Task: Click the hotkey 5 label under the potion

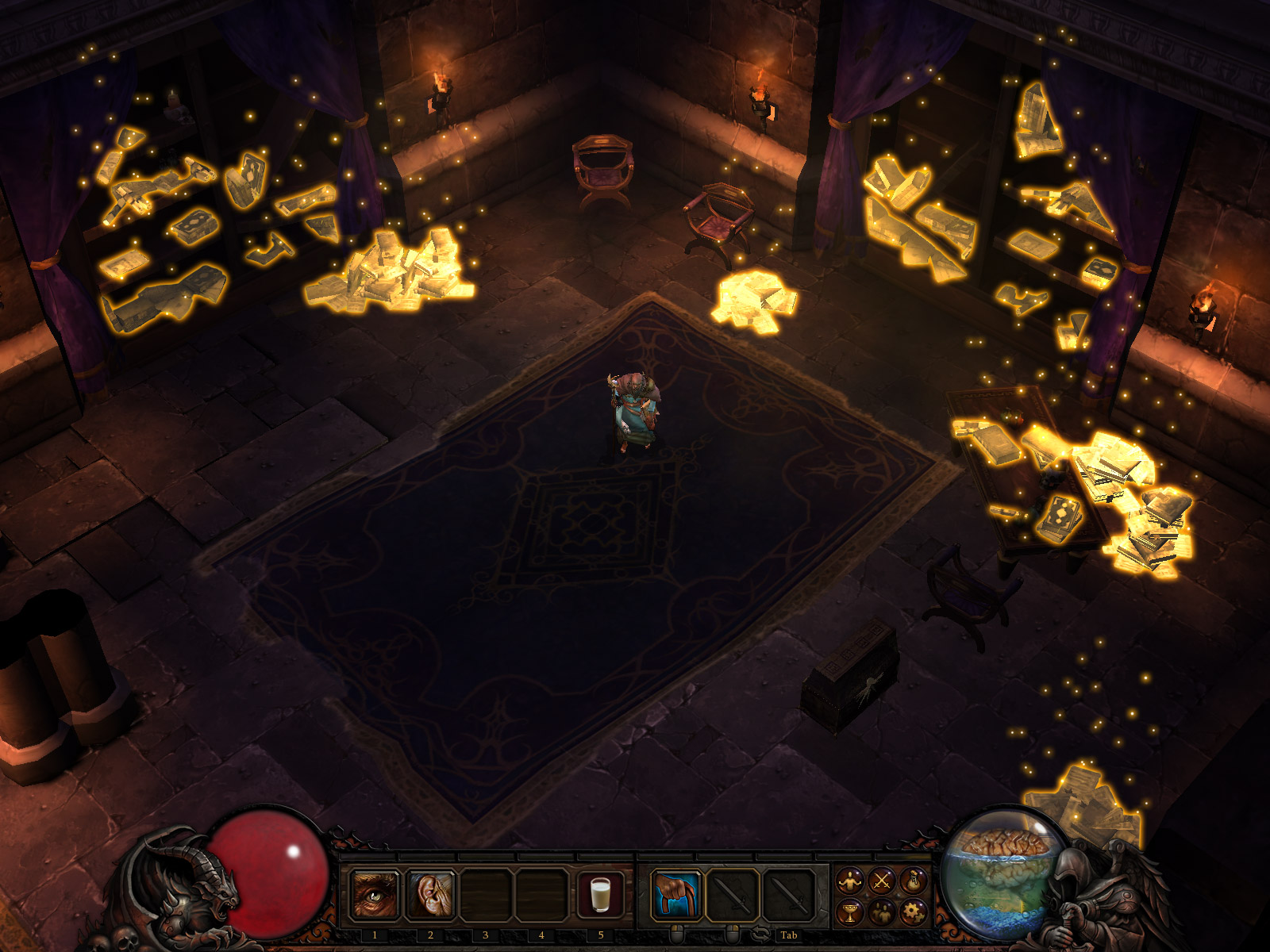Action: [x=601, y=935]
